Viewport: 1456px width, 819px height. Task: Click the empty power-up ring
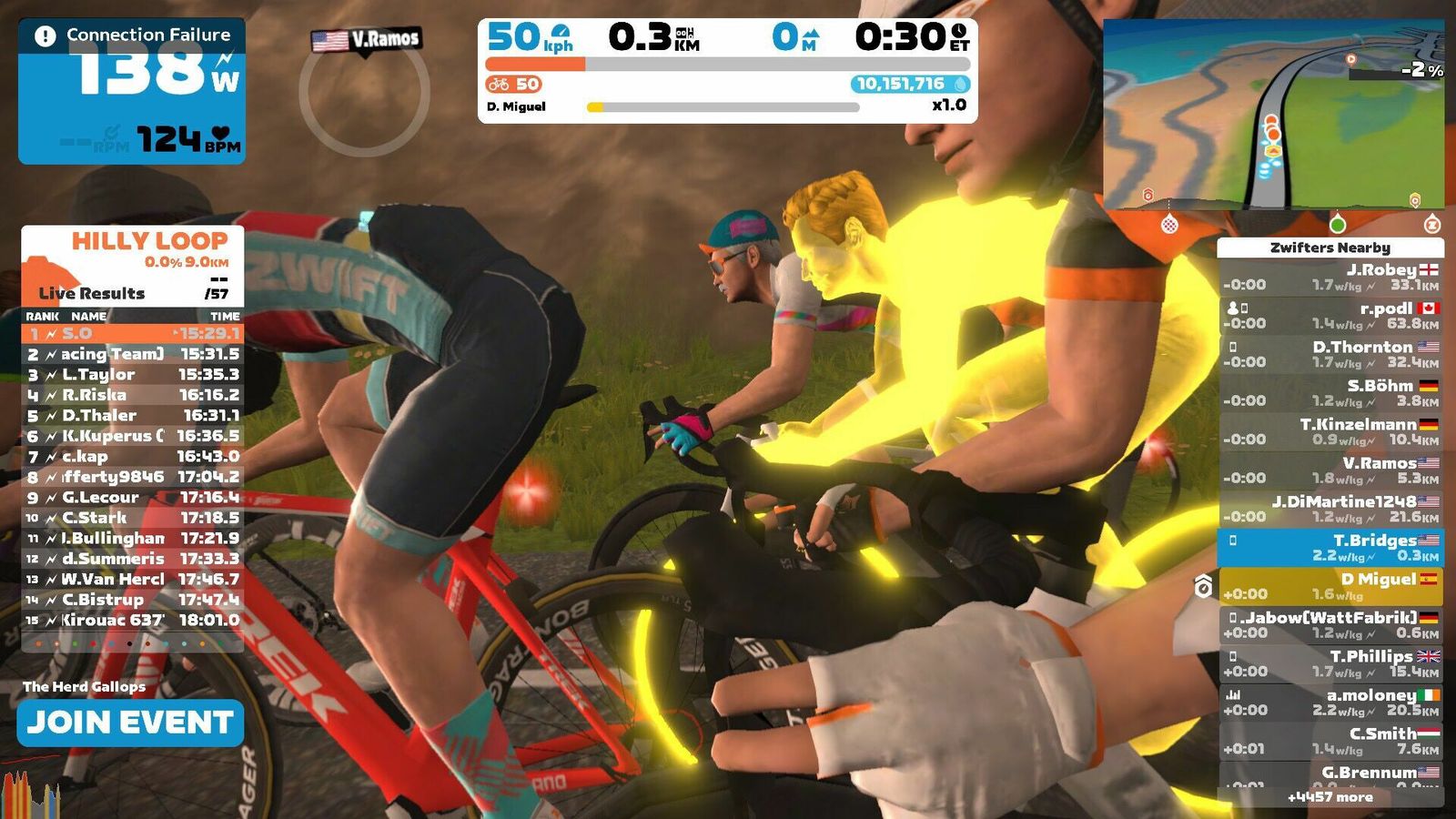click(364, 93)
